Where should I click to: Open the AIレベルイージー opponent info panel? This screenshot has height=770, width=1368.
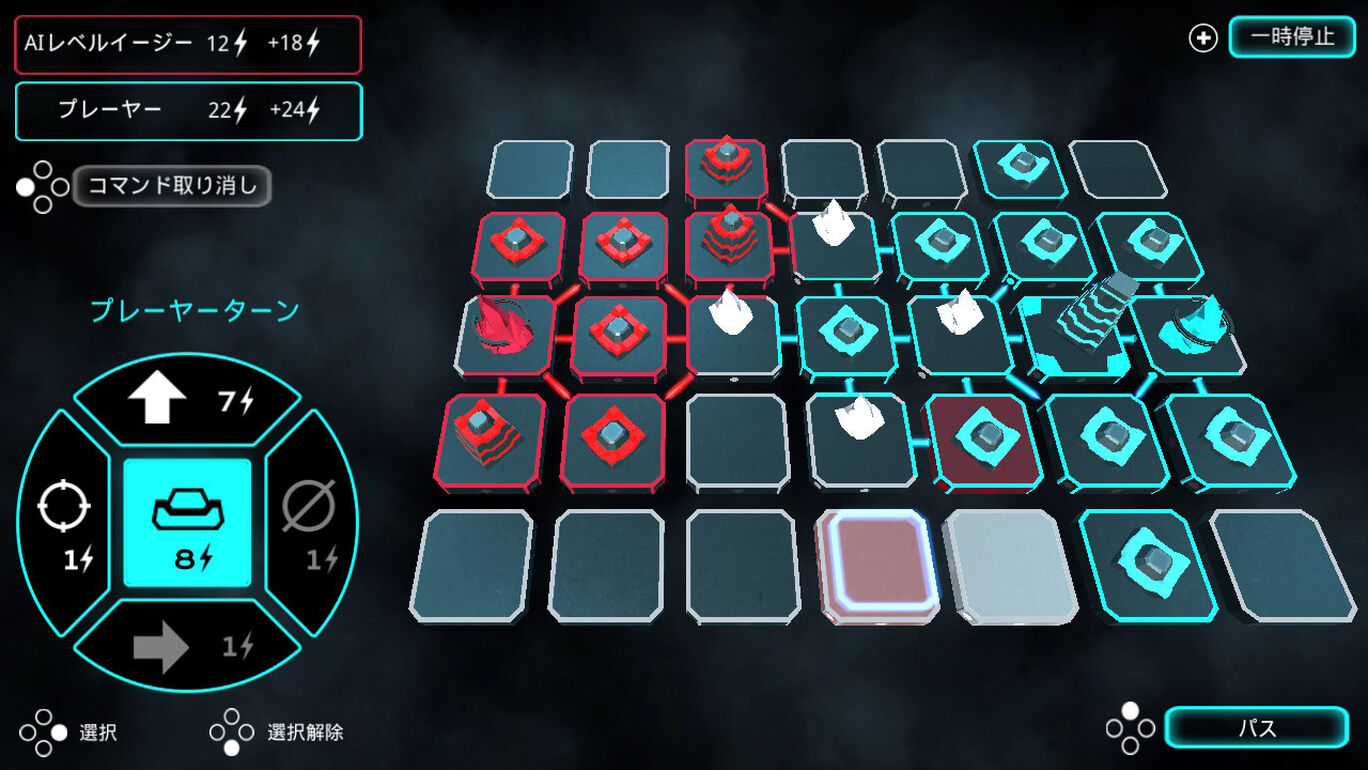tap(188, 44)
